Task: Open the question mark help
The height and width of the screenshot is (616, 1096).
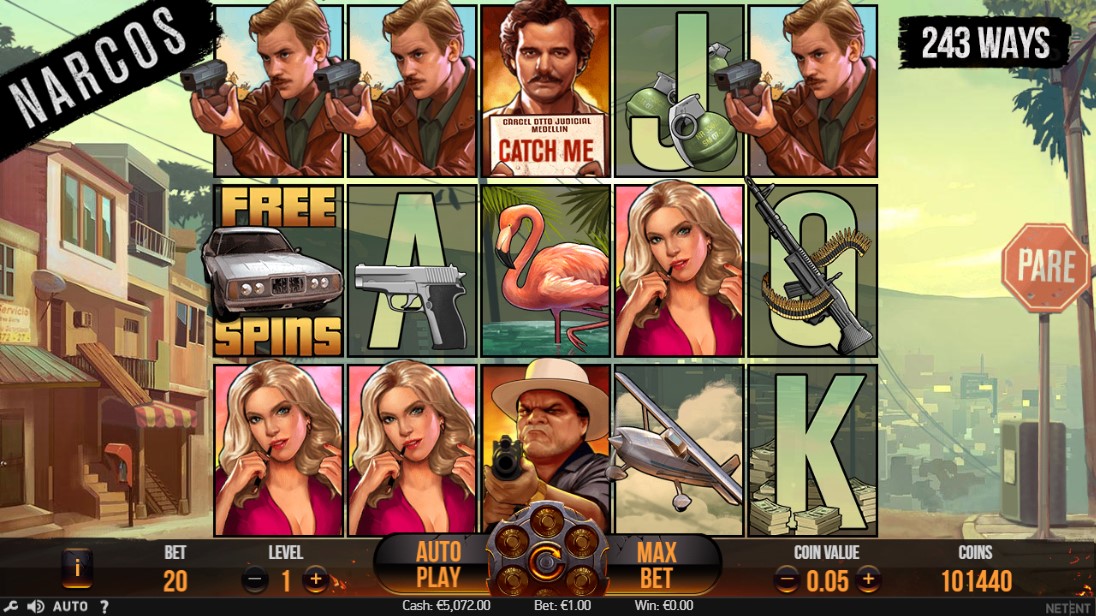Action: (x=104, y=606)
